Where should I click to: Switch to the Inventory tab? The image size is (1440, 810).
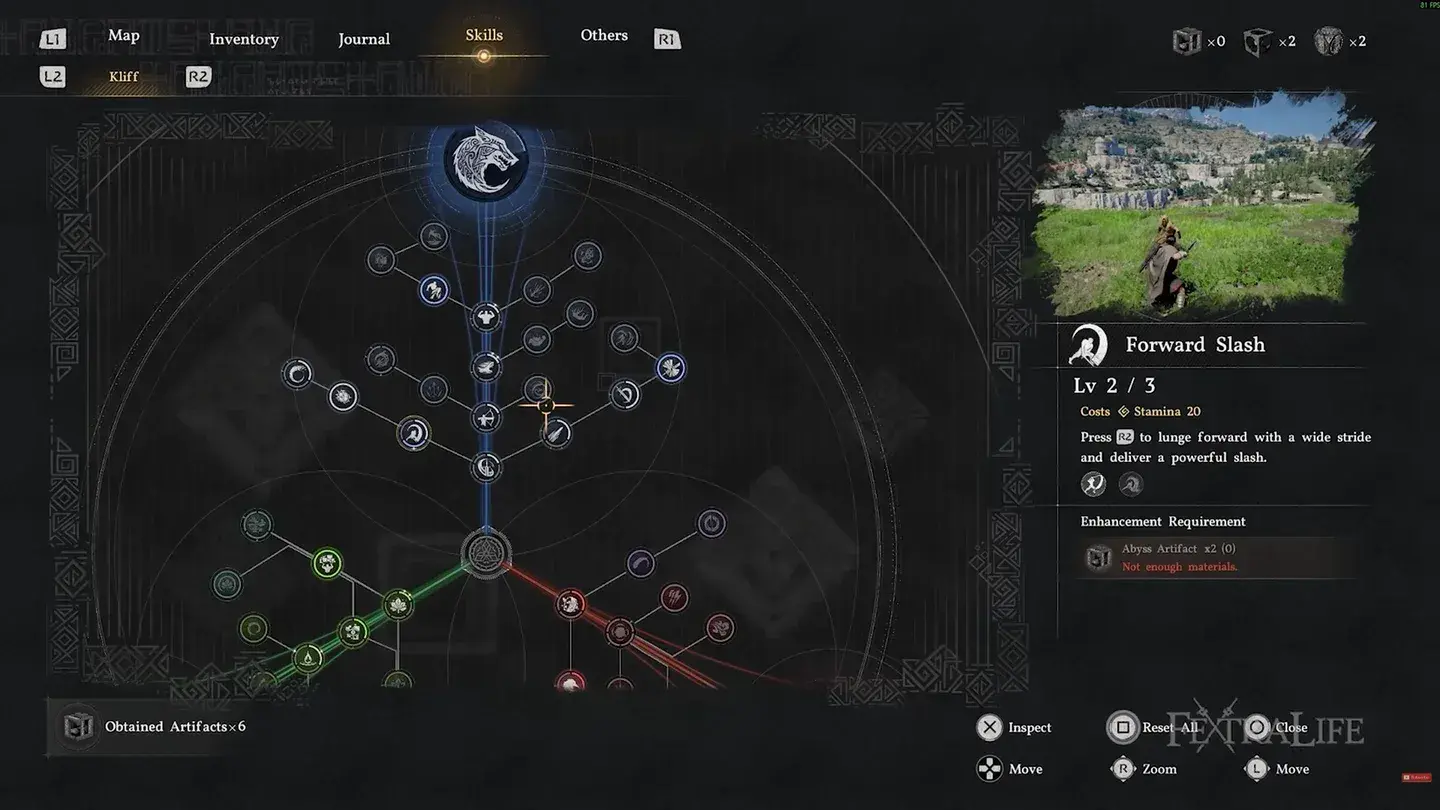pos(243,39)
